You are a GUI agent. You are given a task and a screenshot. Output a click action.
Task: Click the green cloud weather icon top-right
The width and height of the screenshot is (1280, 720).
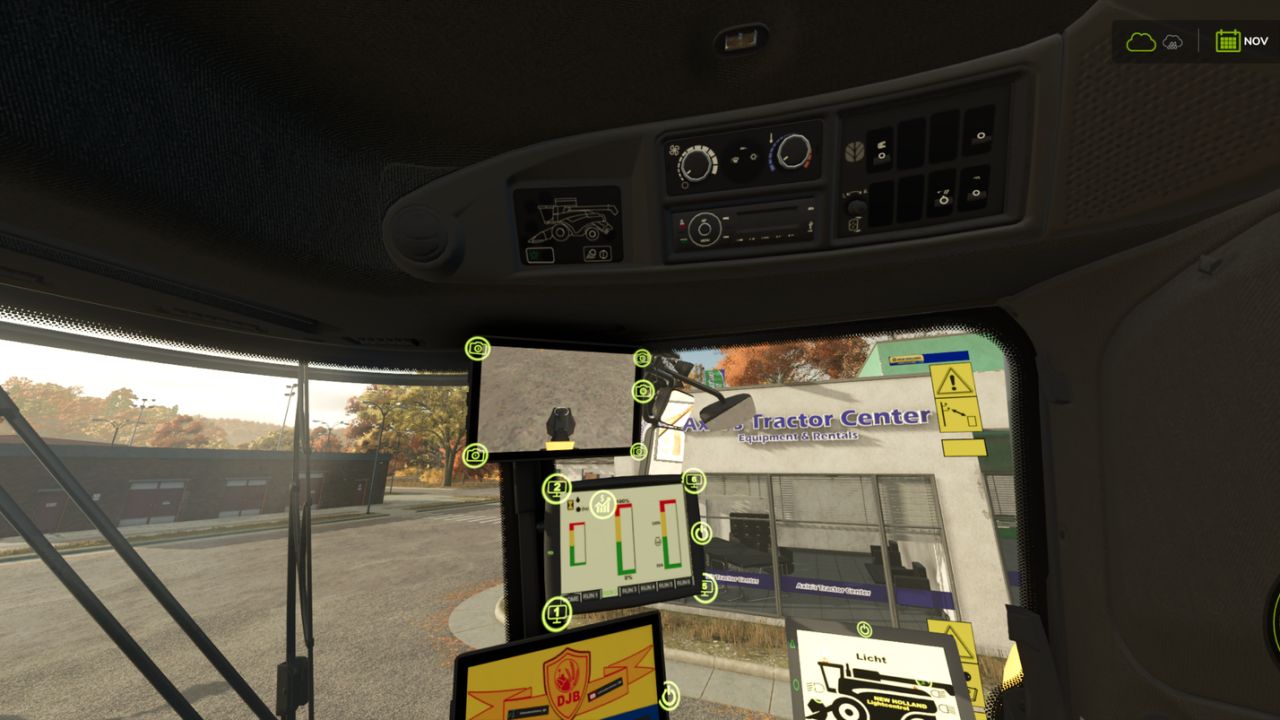1141,41
